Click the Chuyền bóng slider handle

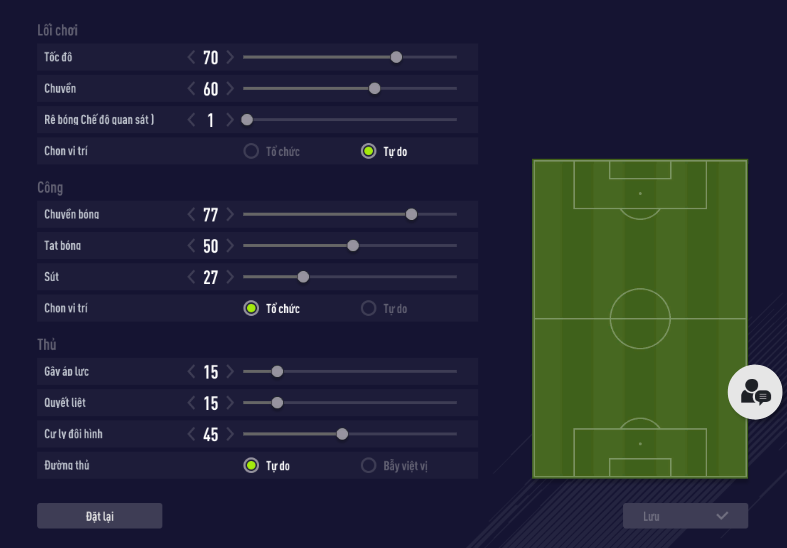(x=411, y=214)
